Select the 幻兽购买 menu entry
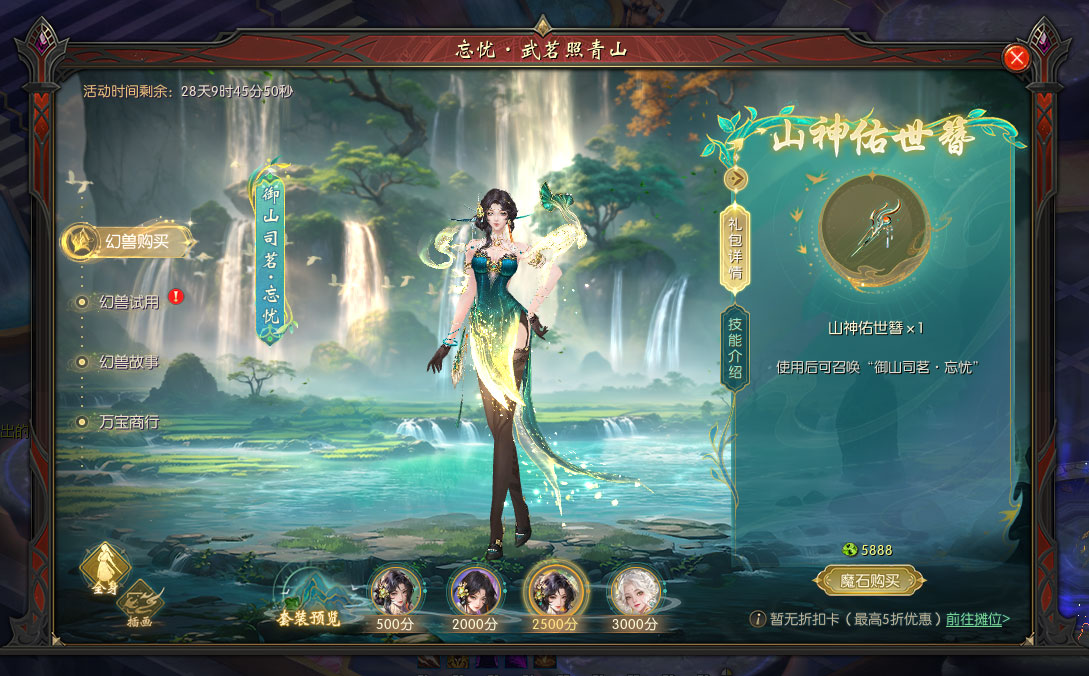The width and height of the screenshot is (1089, 676). point(127,241)
